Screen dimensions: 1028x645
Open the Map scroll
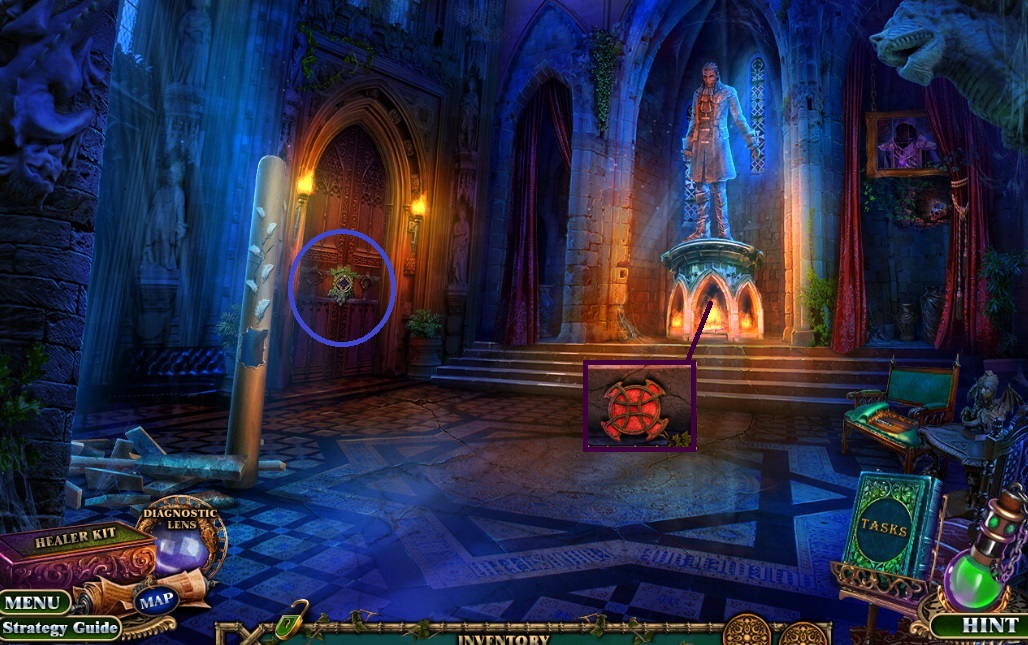point(157,600)
